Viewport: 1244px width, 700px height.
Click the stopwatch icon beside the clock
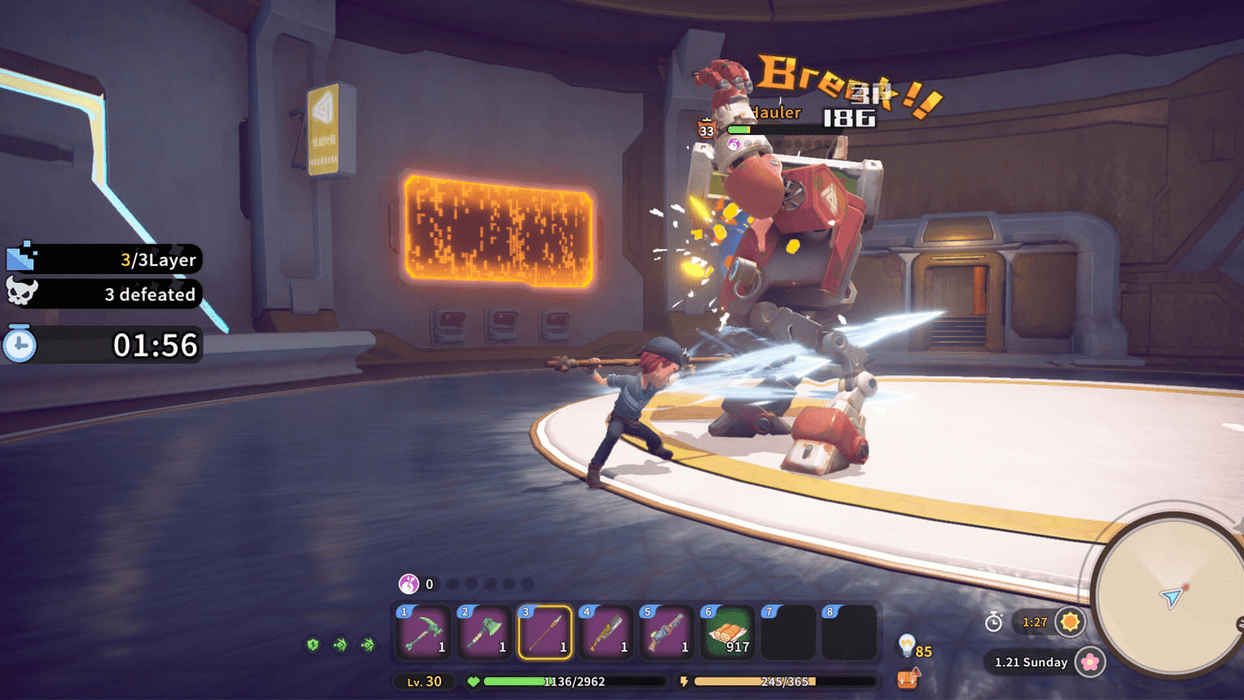click(x=993, y=622)
